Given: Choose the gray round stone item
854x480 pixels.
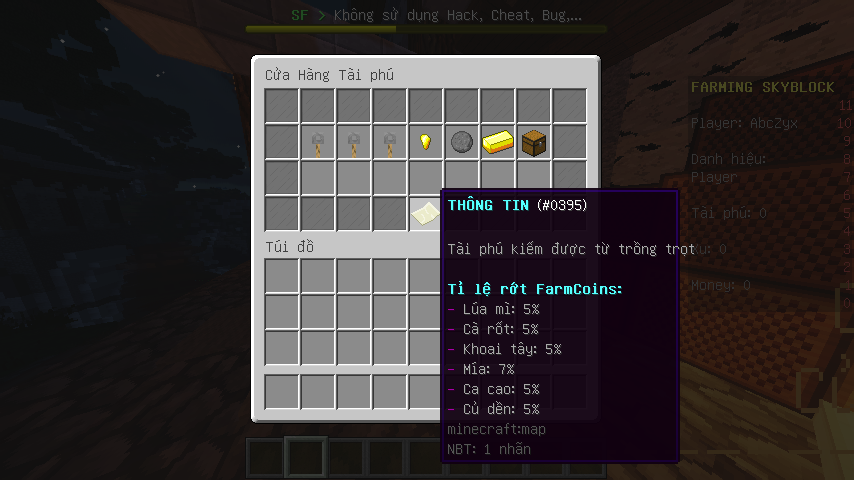Looking at the screenshot, I should click(x=461, y=142).
